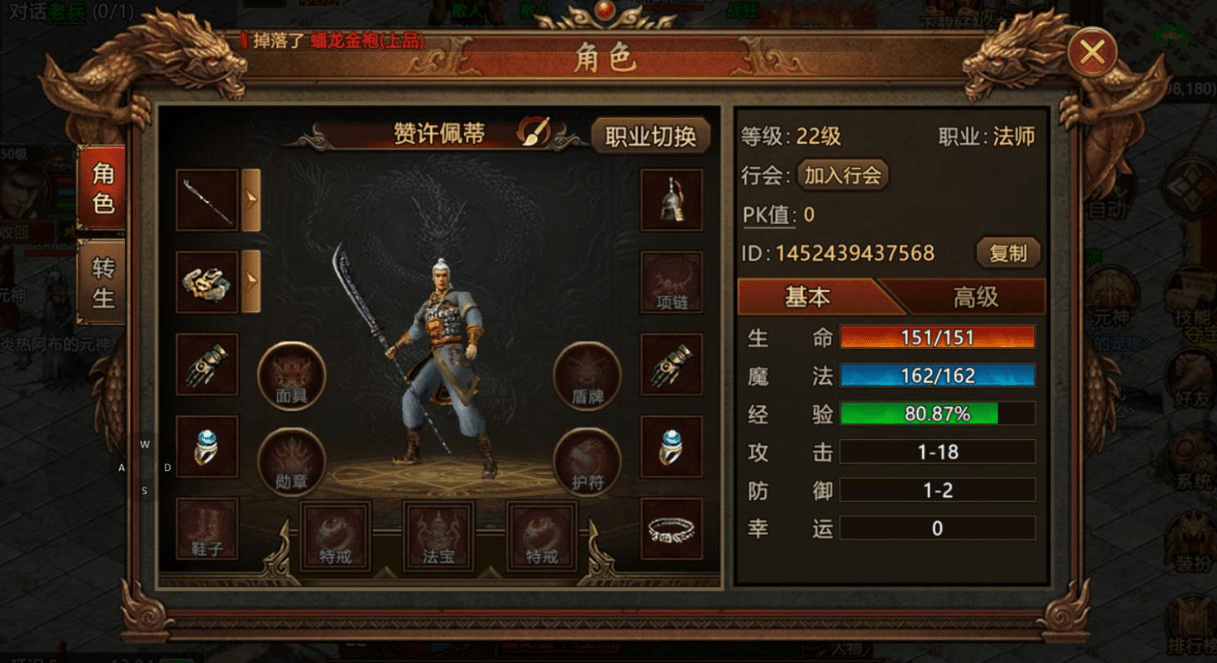Select the 基本 stats tab
The image size is (1217, 663).
click(x=807, y=297)
